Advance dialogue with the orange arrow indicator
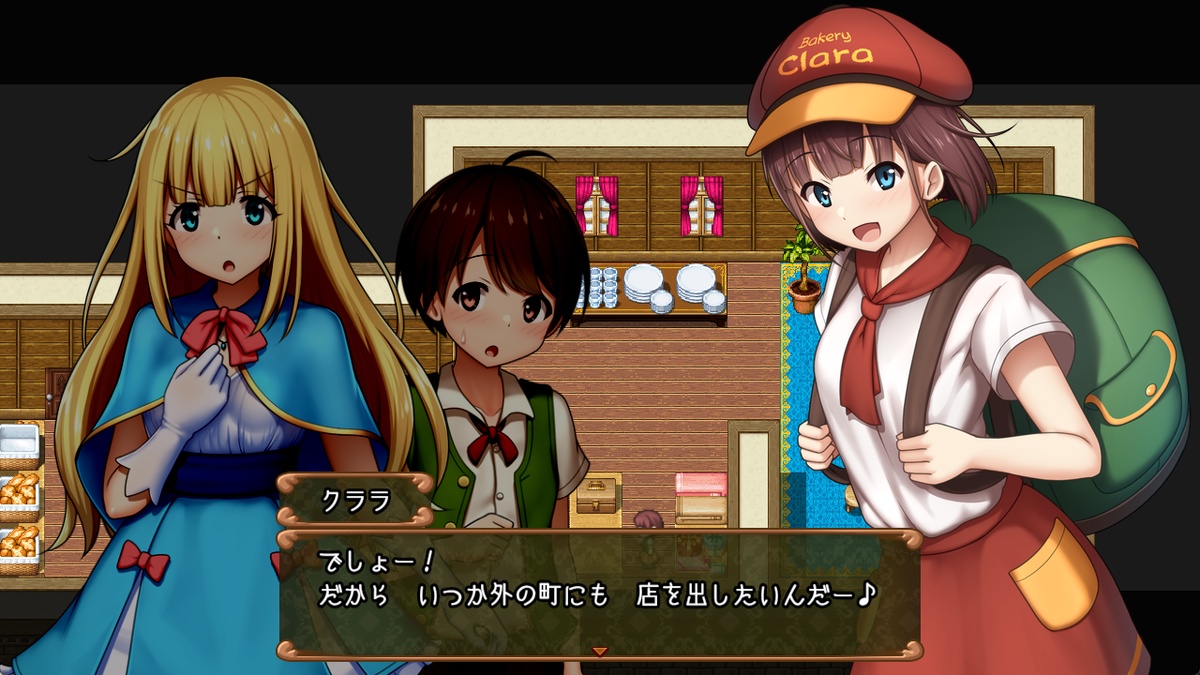Screen dimensions: 1200x675 pos(600,651)
